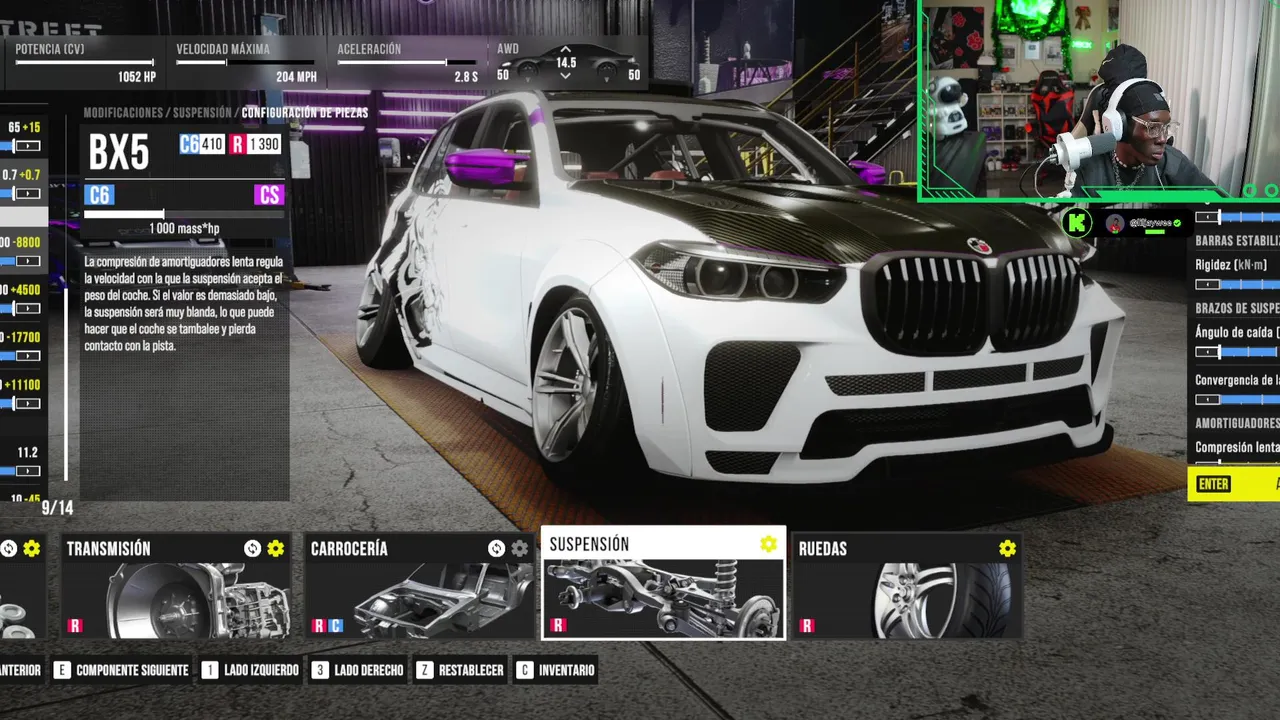
Task: Click the grey gear on Carrocería card
Action: click(x=520, y=548)
